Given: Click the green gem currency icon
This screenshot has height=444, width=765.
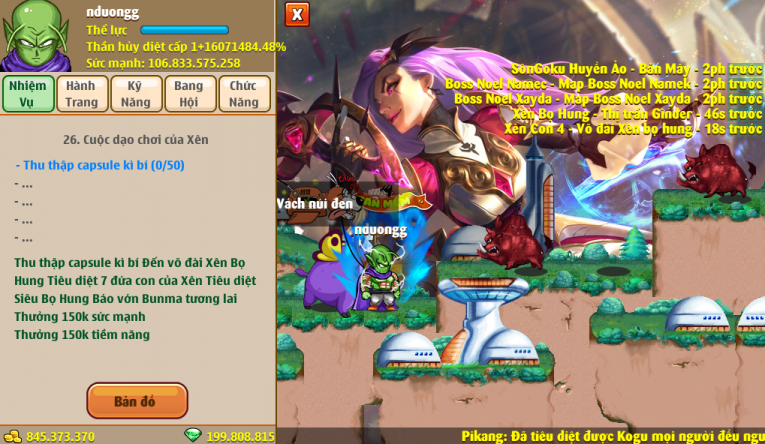Looking at the screenshot, I should point(193,436).
